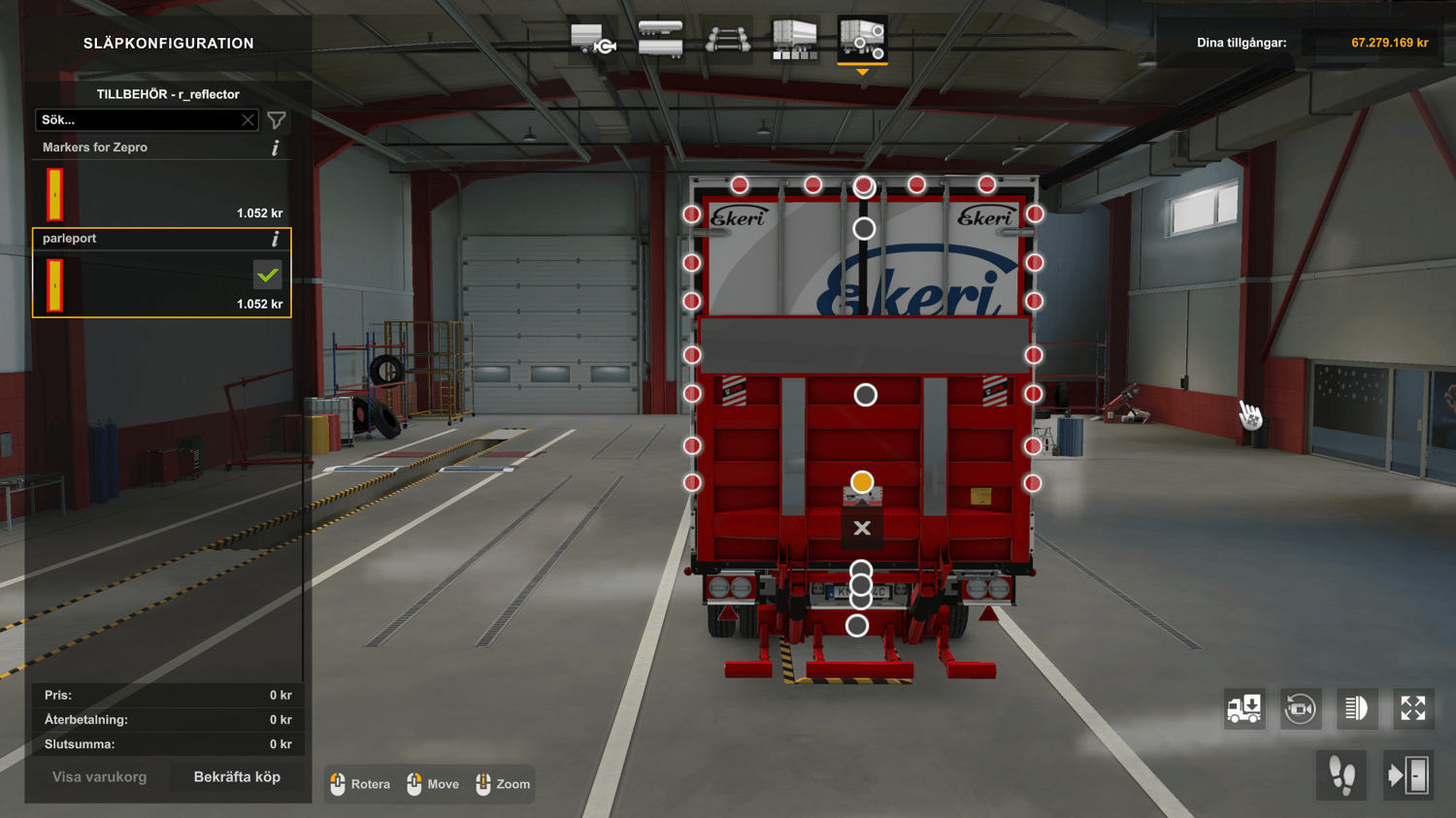Show info for Markers for Zepro

click(276, 147)
